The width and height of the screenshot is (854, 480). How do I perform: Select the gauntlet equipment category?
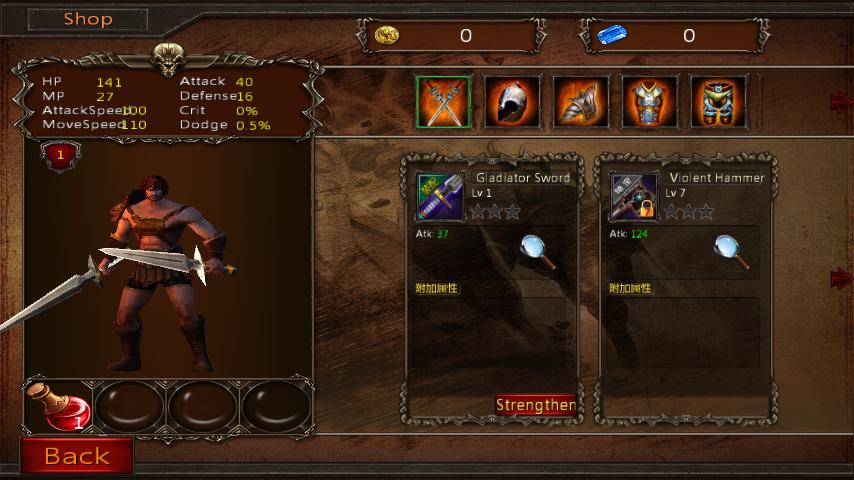pos(581,102)
